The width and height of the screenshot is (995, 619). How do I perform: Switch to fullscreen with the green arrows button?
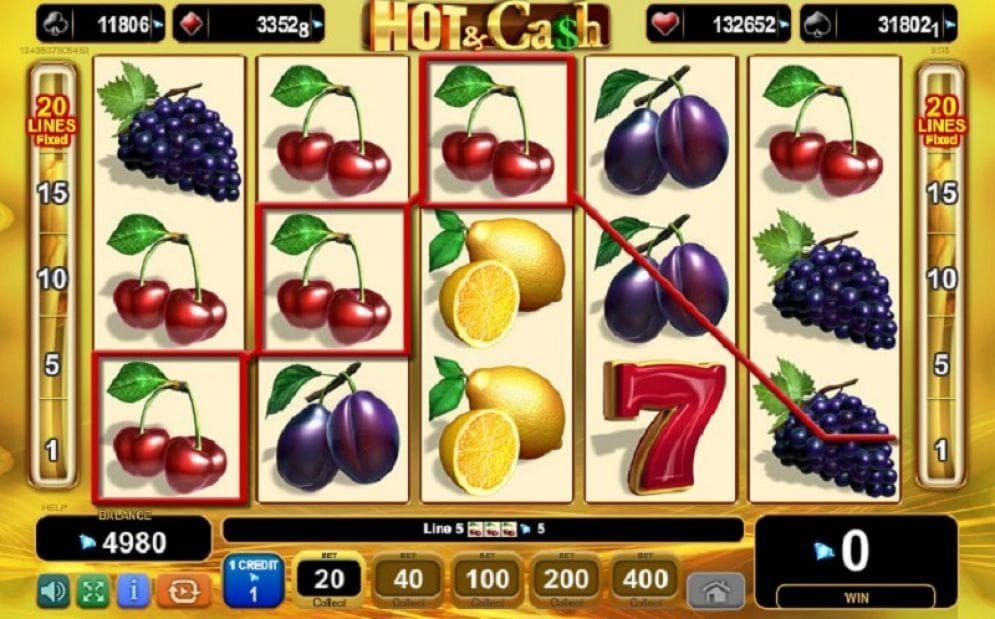point(93,591)
